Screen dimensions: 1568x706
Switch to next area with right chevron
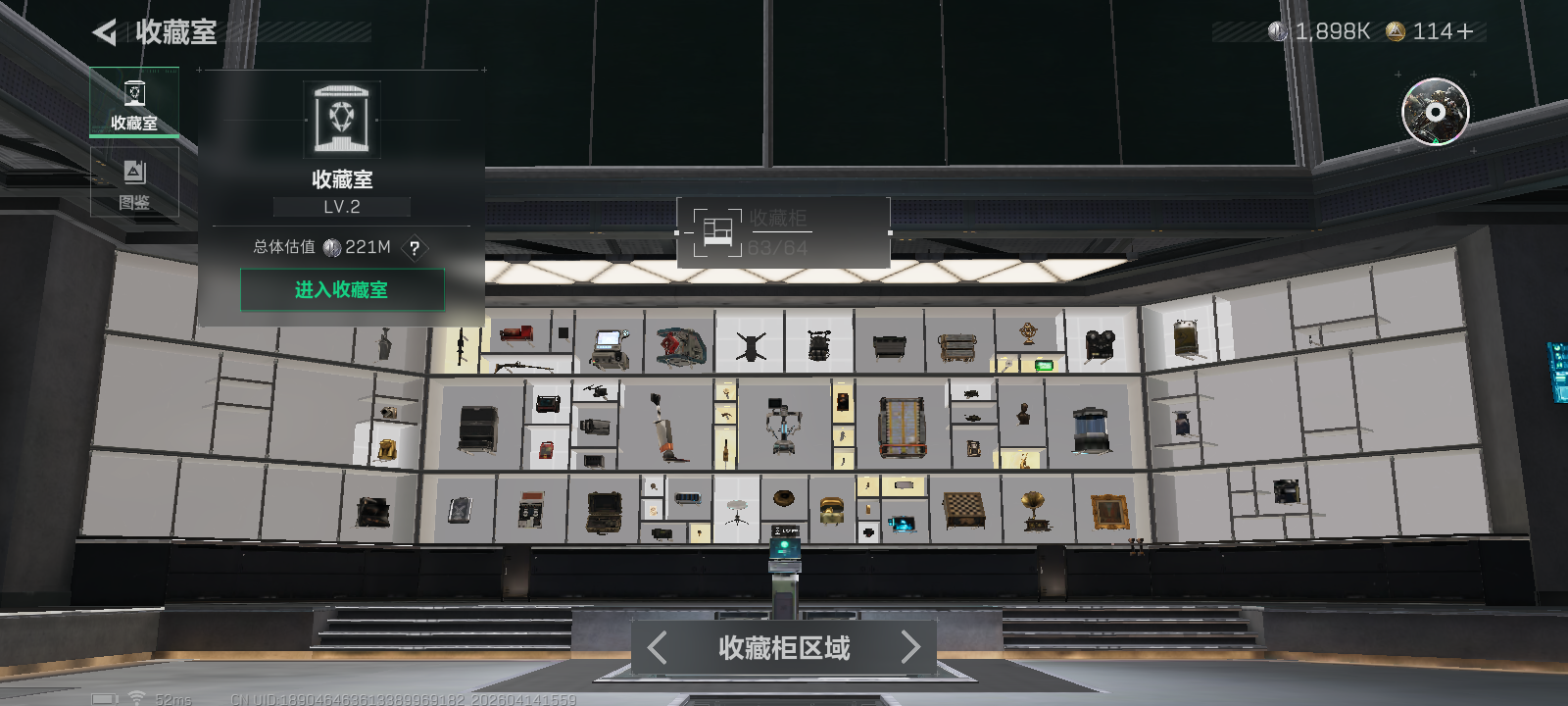pyautogui.click(x=910, y=648)
